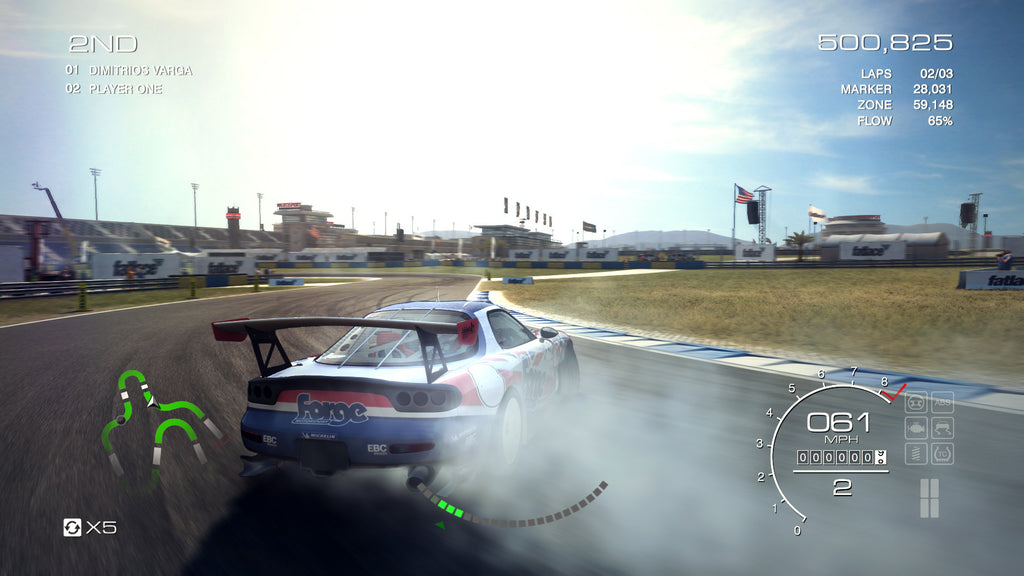Click the traction control TC icon
Image resolution: width=1024 pixels, height=576 pixels.
[x=942, y=454]
